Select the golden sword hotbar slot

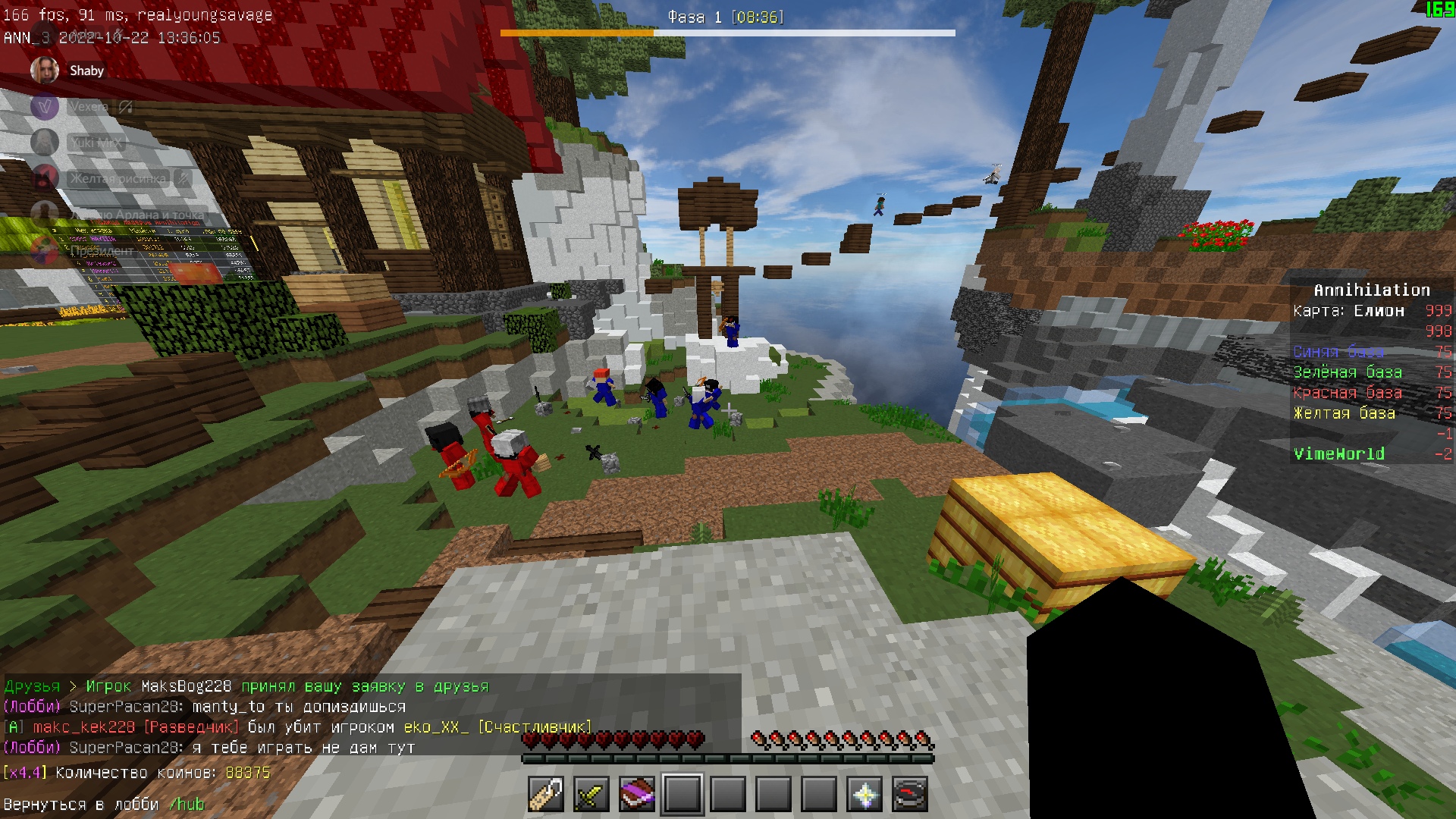point(591,795)
